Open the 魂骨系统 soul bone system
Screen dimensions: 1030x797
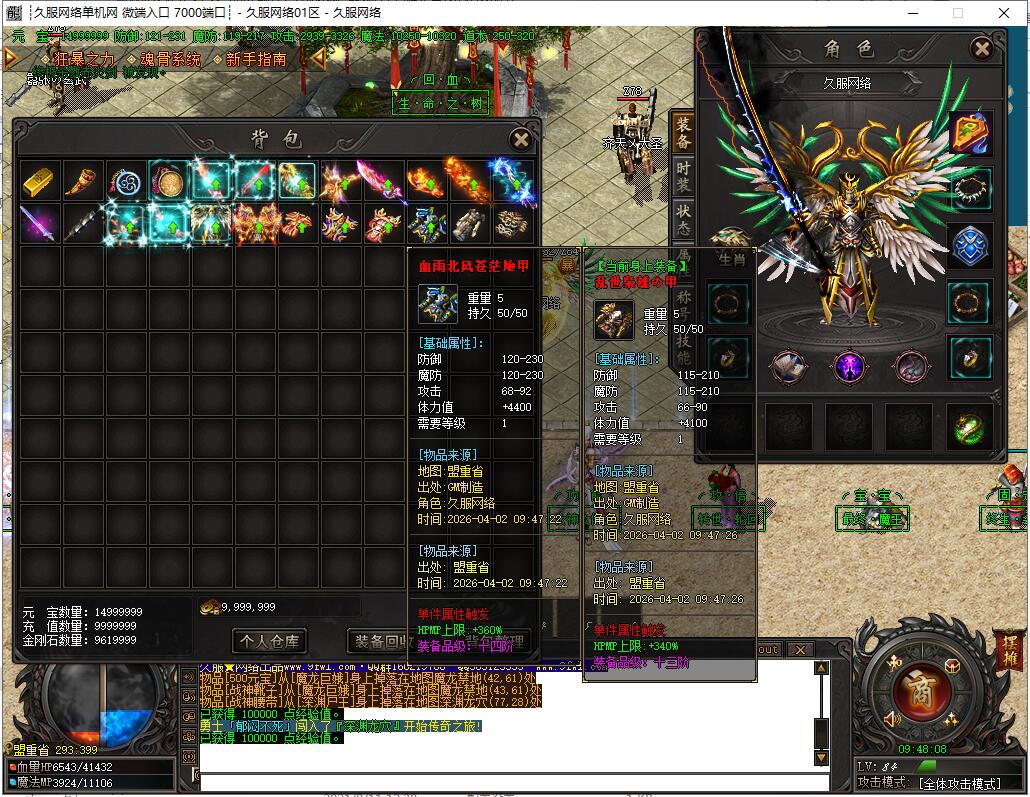170,59
